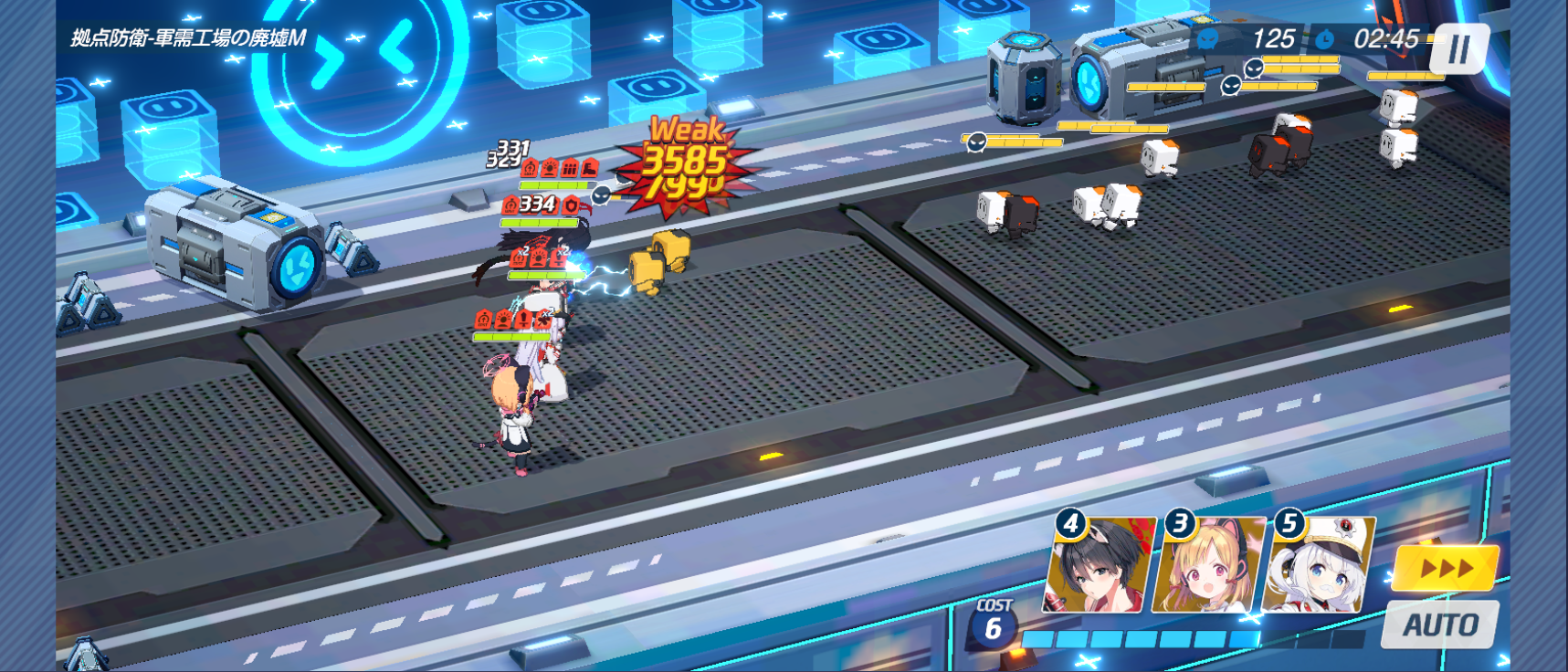Use the white-haired girl's cost 5 skill card
This screenshot has height=672, width=1568.
pyautogui.click(x=1319, y=566)
